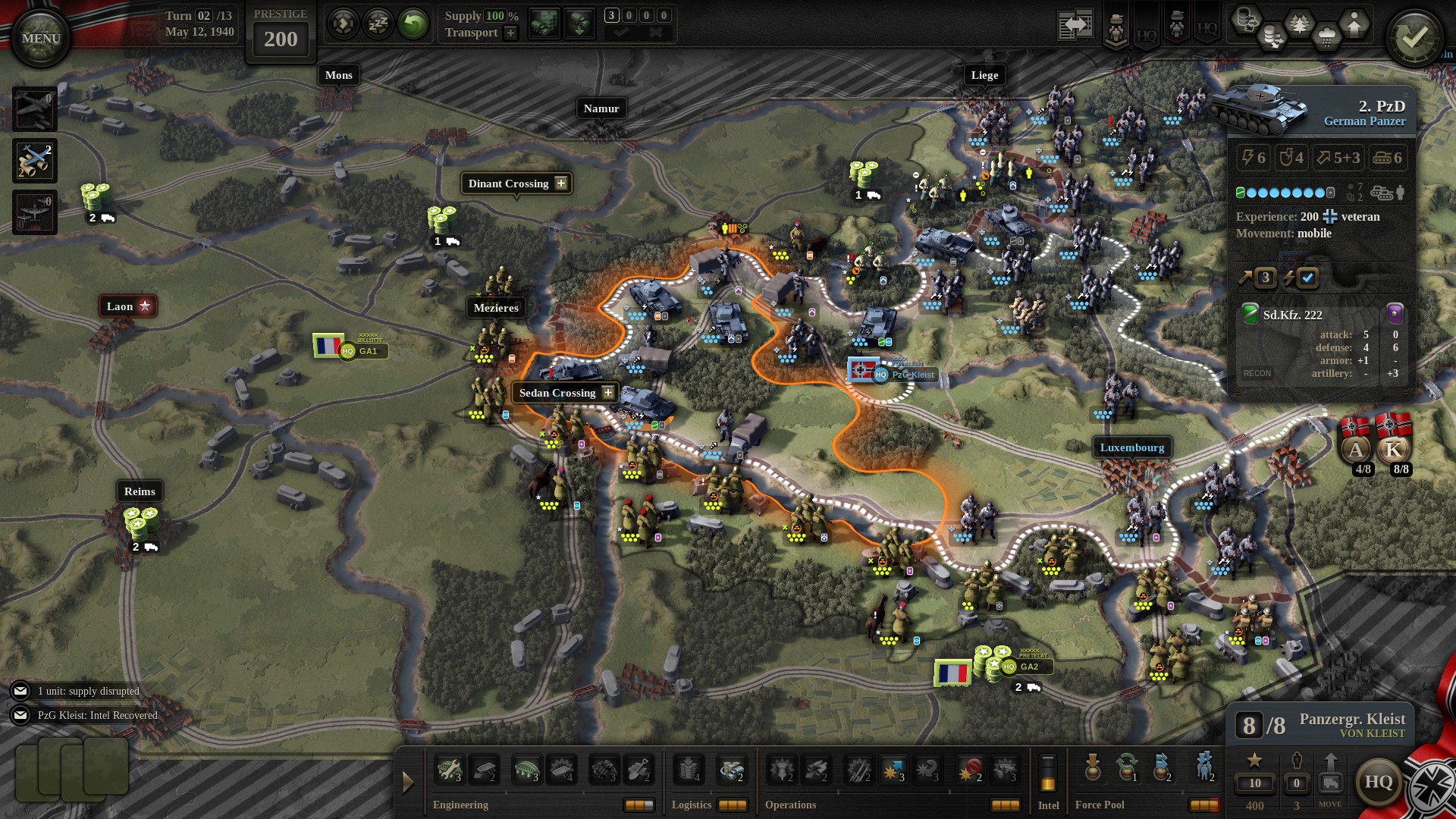Select the truck supply icon under Logistics
The height and width of the screenshot is (819, 1456).
click(731, 768)
